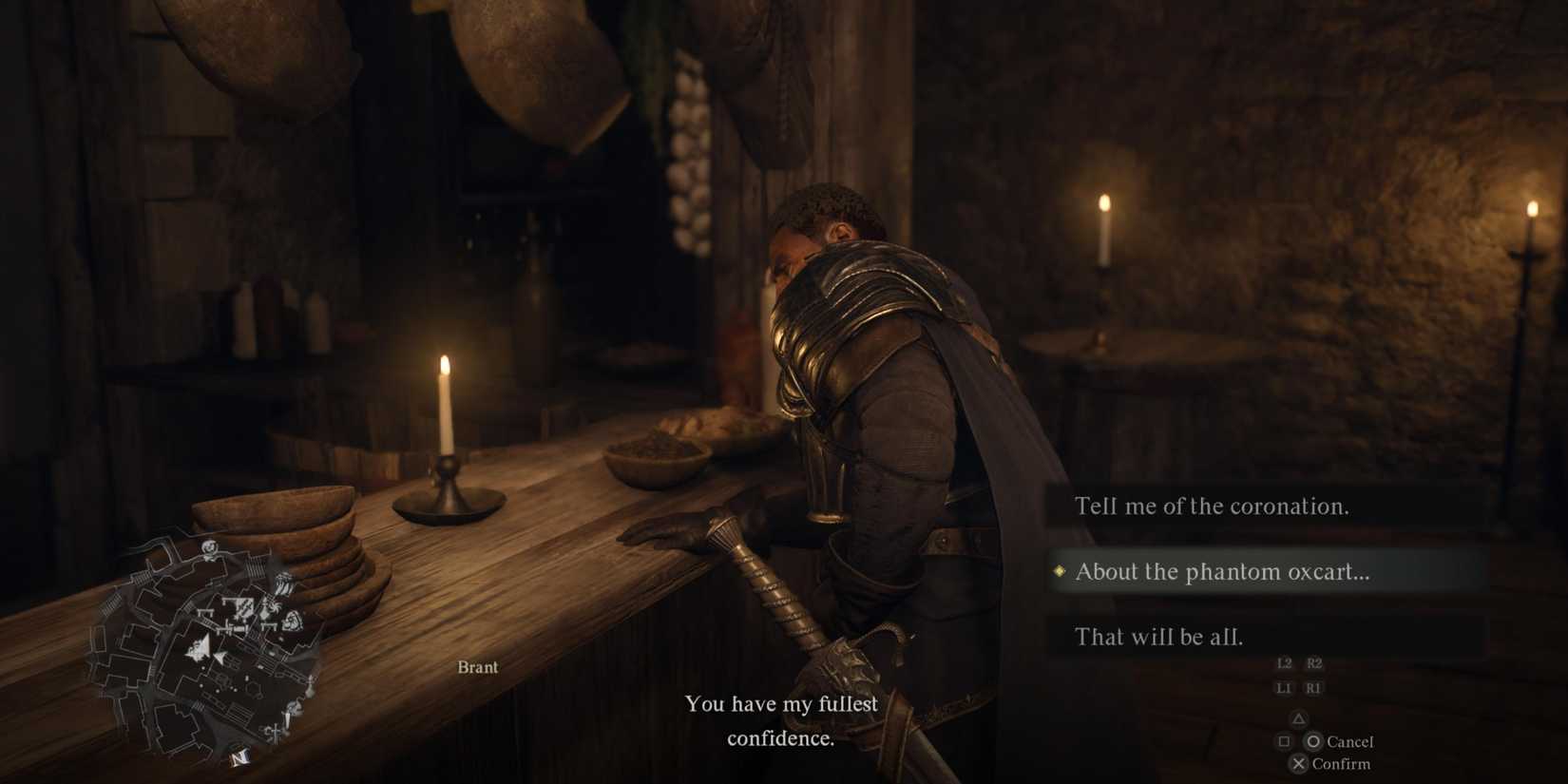Click the diamond marker beside the highlighted dialogue choice
This screenshot has width=1568, height=784.
tap(1060, 572)
